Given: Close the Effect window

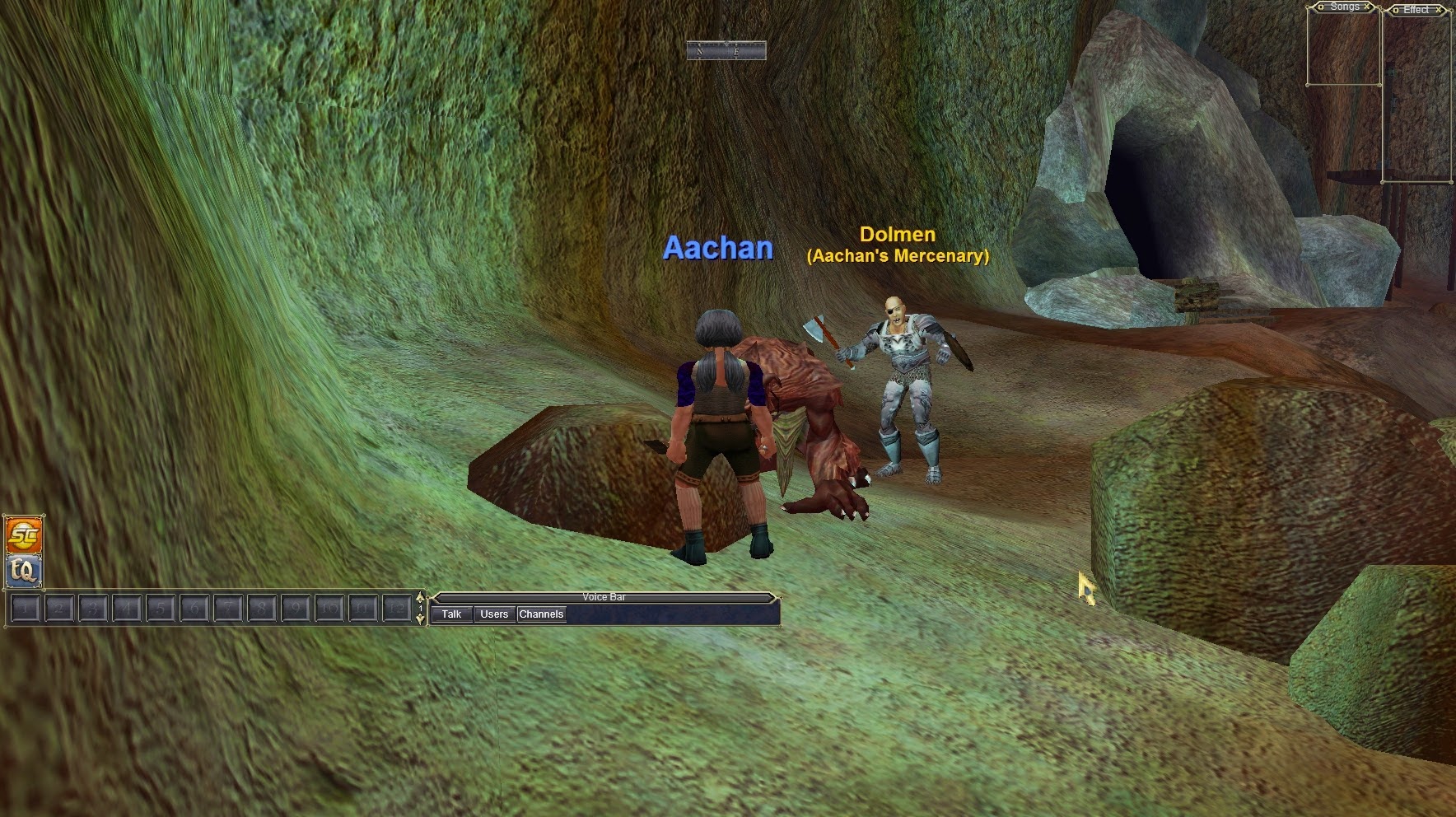Looking at the screenshot, I should pyautogui.click(x=1440, y=10).
